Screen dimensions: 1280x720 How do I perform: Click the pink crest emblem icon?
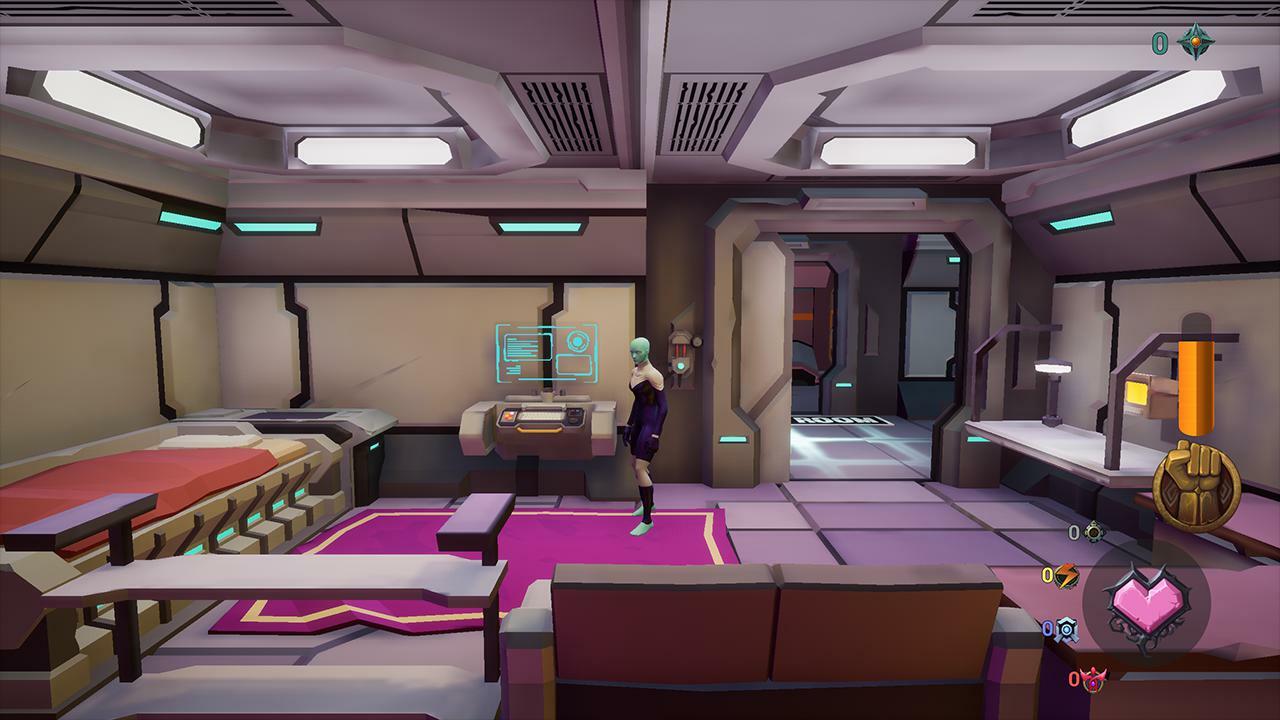(1094, 680)
